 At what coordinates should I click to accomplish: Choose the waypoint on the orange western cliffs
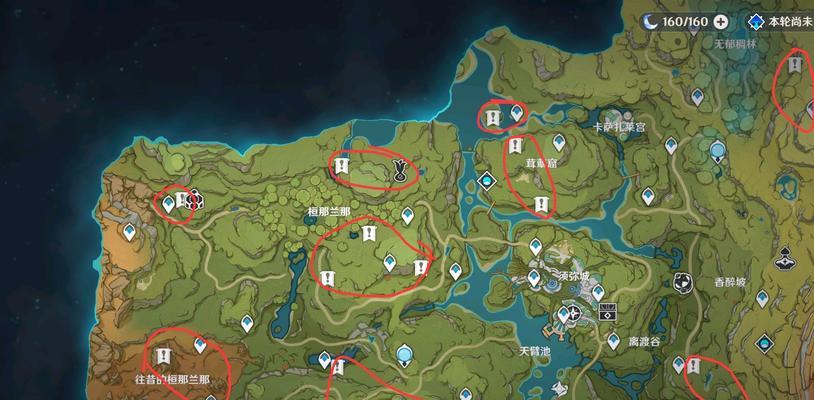pyautogui.click(x=129, y=232)
